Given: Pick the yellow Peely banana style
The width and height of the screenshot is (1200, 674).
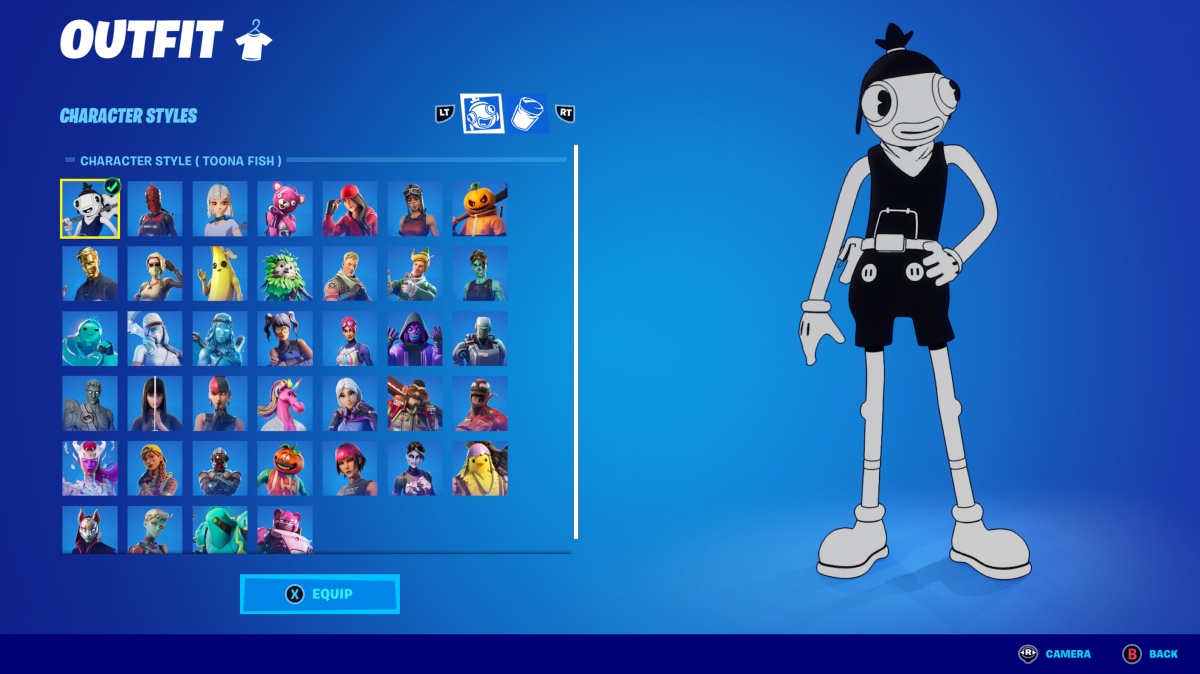Looking at the screenshot, I should point(220,274).
